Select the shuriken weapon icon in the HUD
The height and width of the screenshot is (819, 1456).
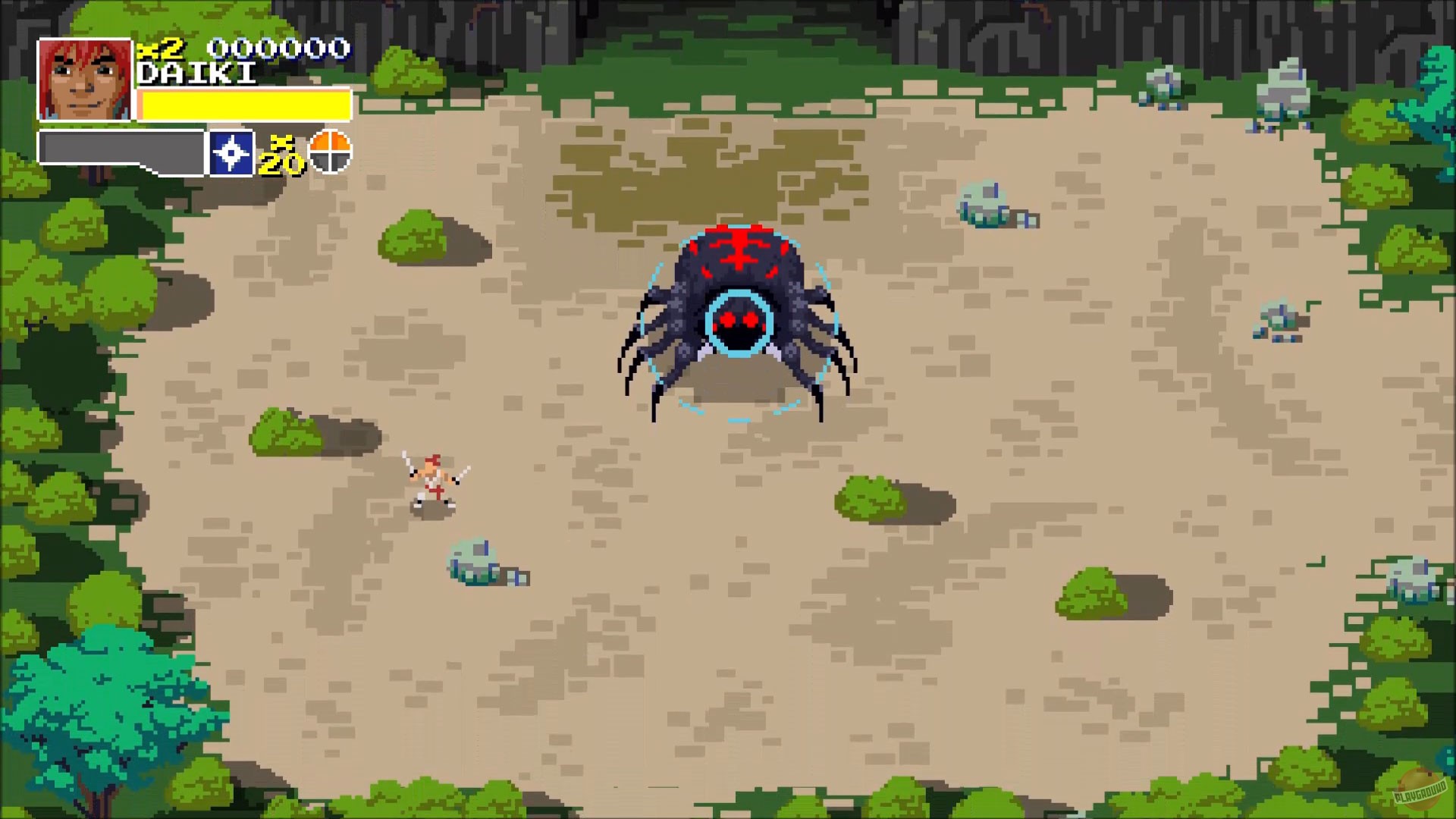coord(232,151)
